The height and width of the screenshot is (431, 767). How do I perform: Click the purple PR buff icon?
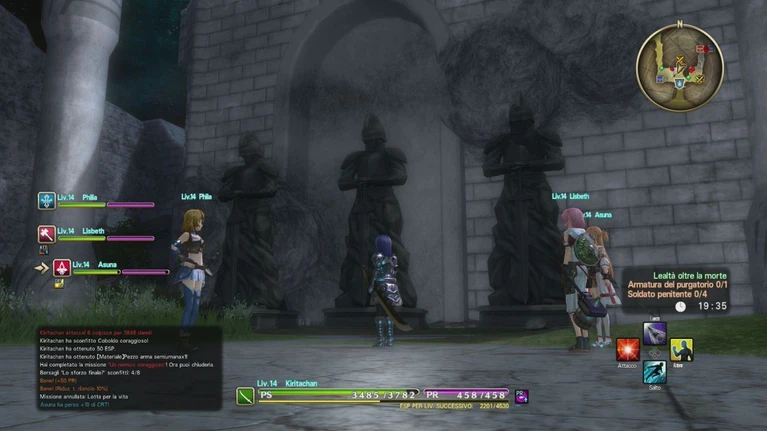click(521, 396)
